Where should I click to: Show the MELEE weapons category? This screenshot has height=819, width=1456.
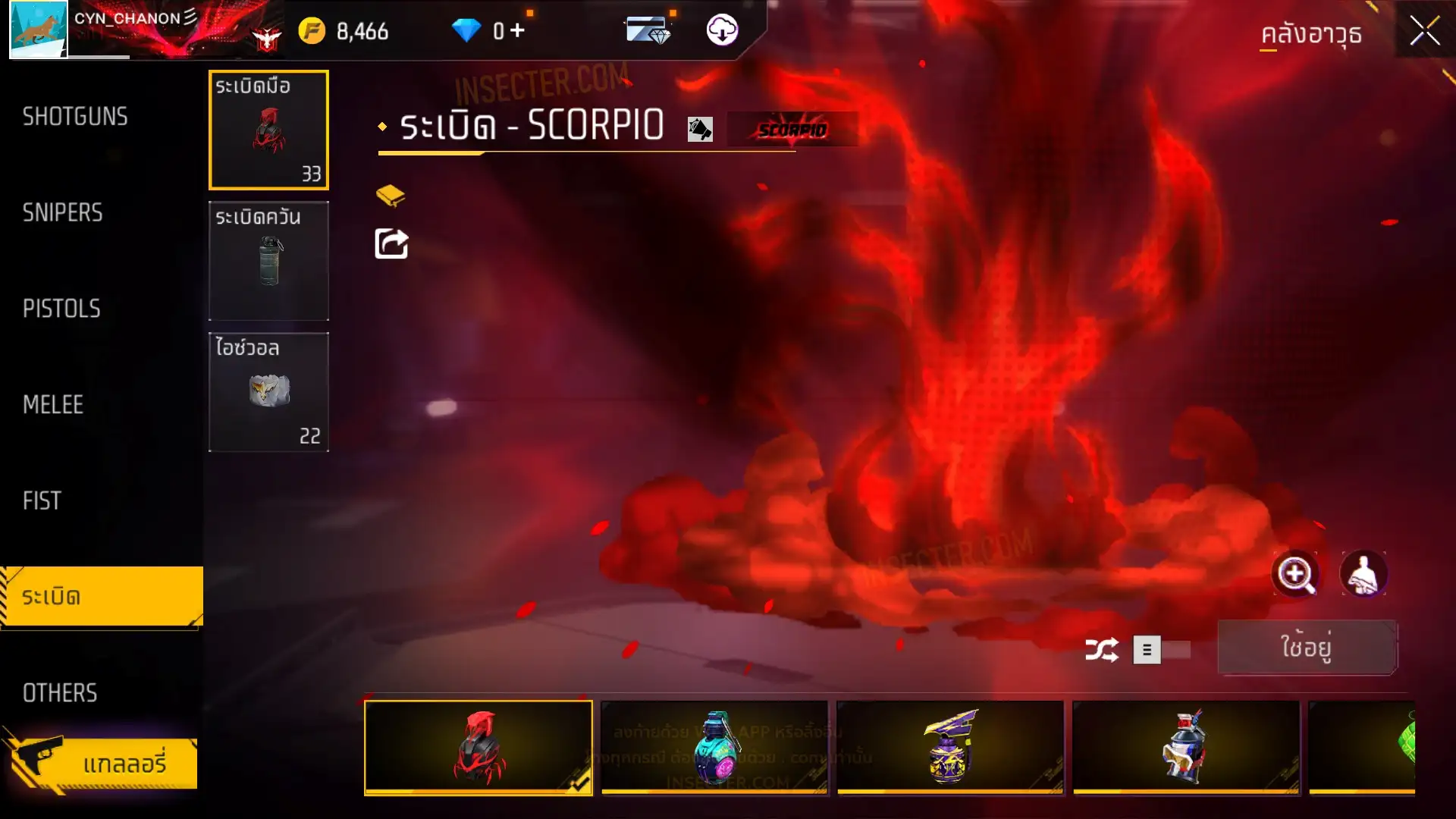(53, 405)
